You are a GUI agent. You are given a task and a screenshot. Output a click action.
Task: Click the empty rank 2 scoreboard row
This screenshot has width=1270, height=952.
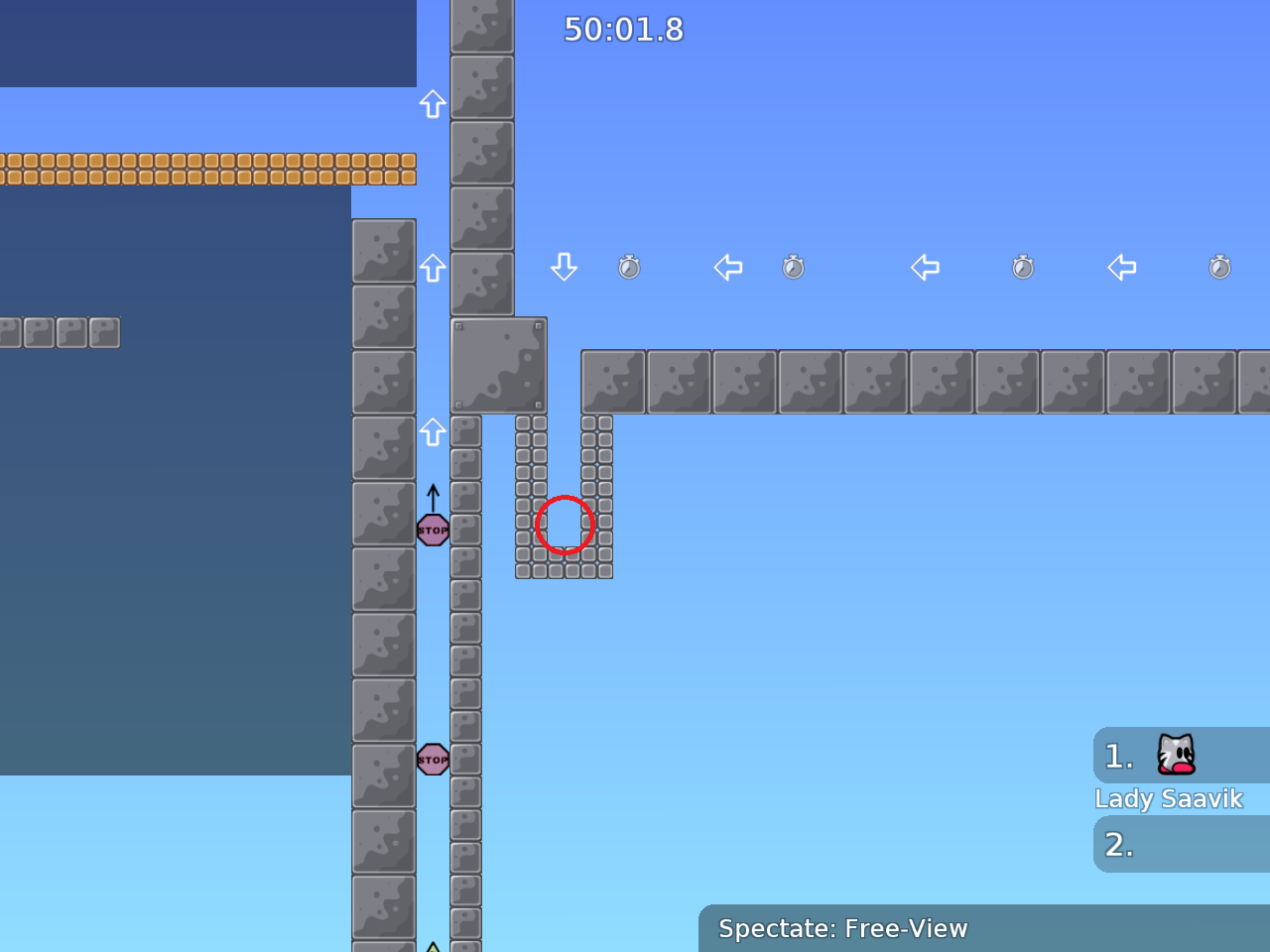(x=1181, y=845)
